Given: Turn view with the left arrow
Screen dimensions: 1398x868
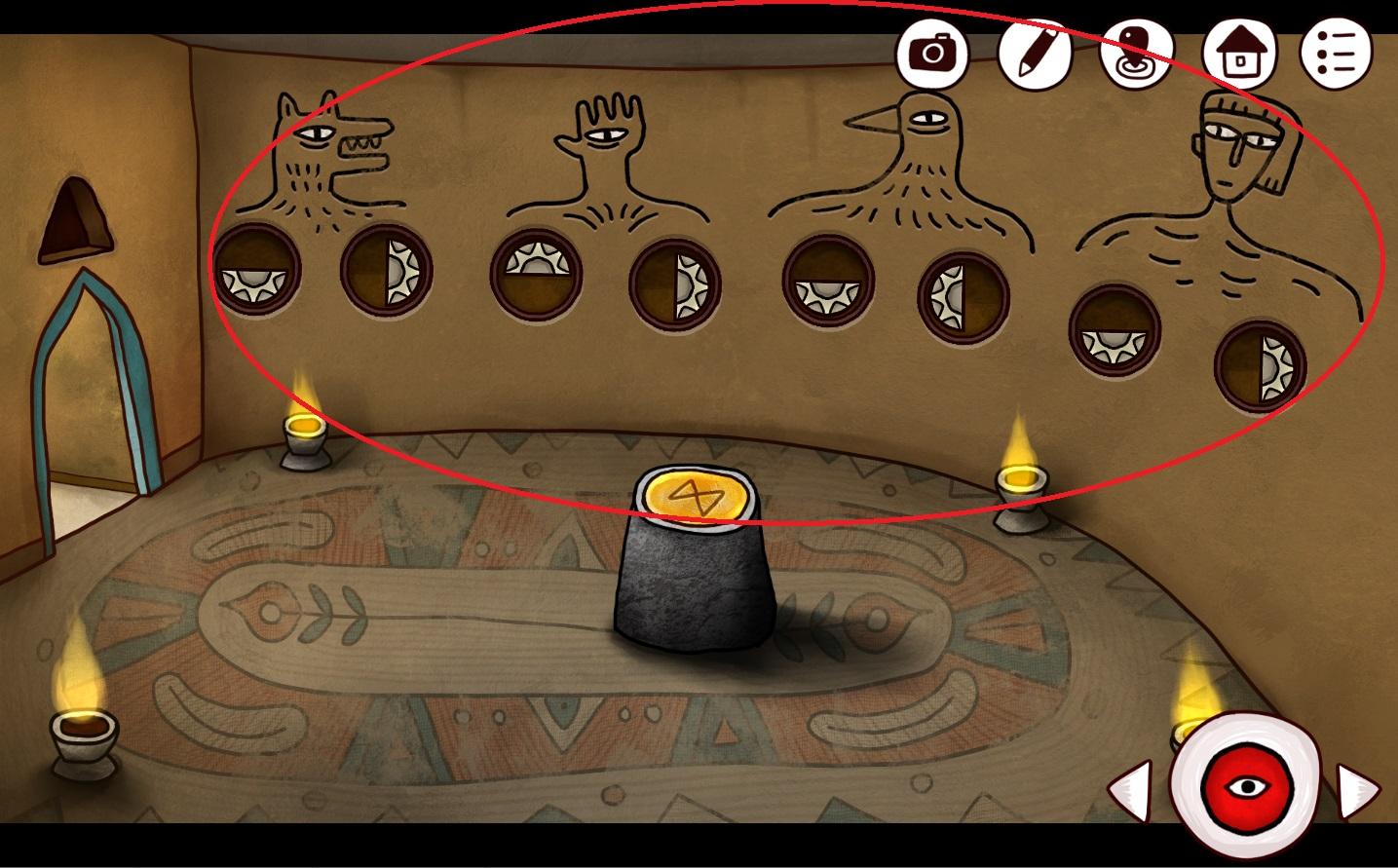Looking at the screenshot, I should coord(1131,787).
